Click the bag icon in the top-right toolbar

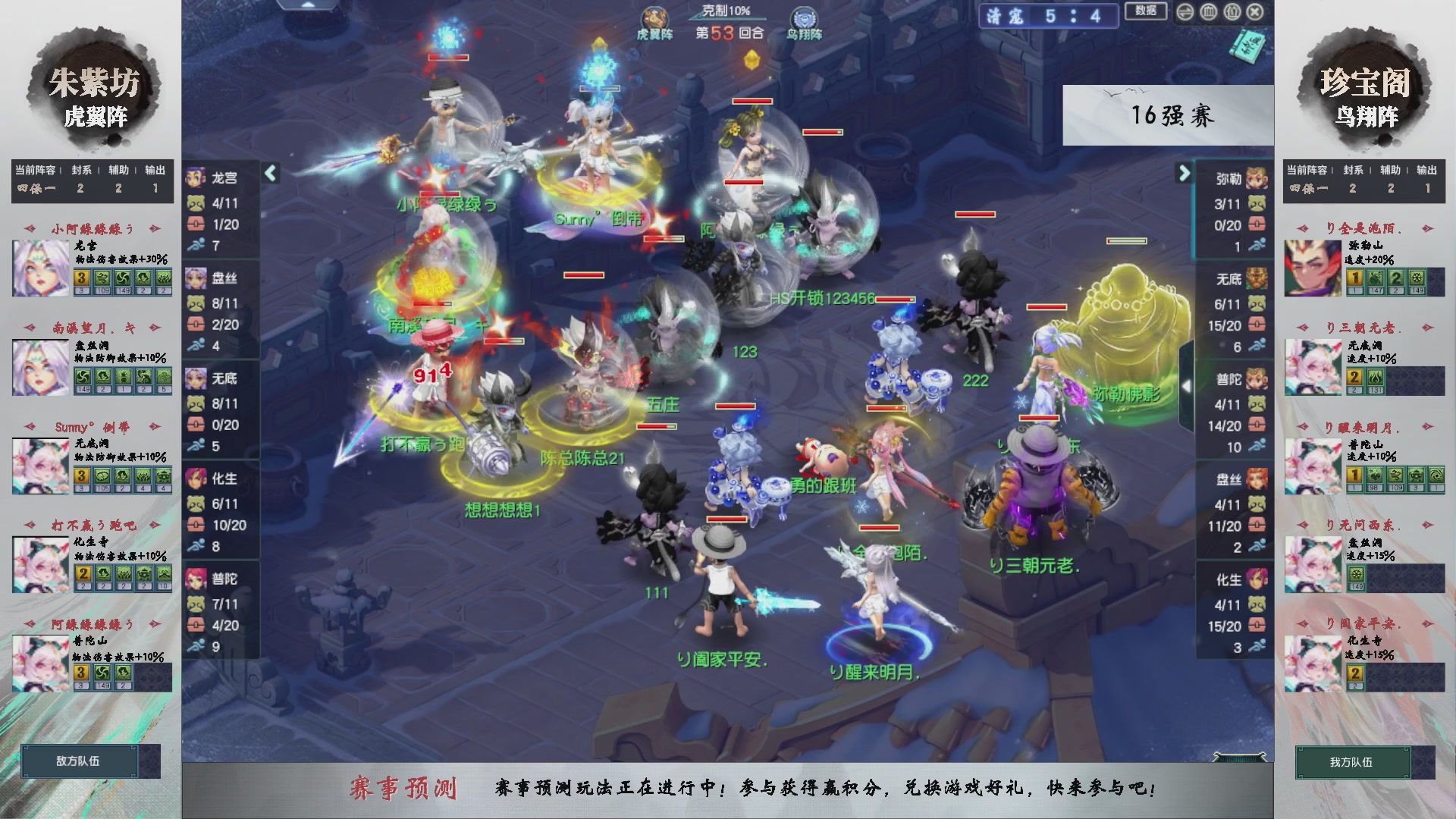[x=1232, y=11]
